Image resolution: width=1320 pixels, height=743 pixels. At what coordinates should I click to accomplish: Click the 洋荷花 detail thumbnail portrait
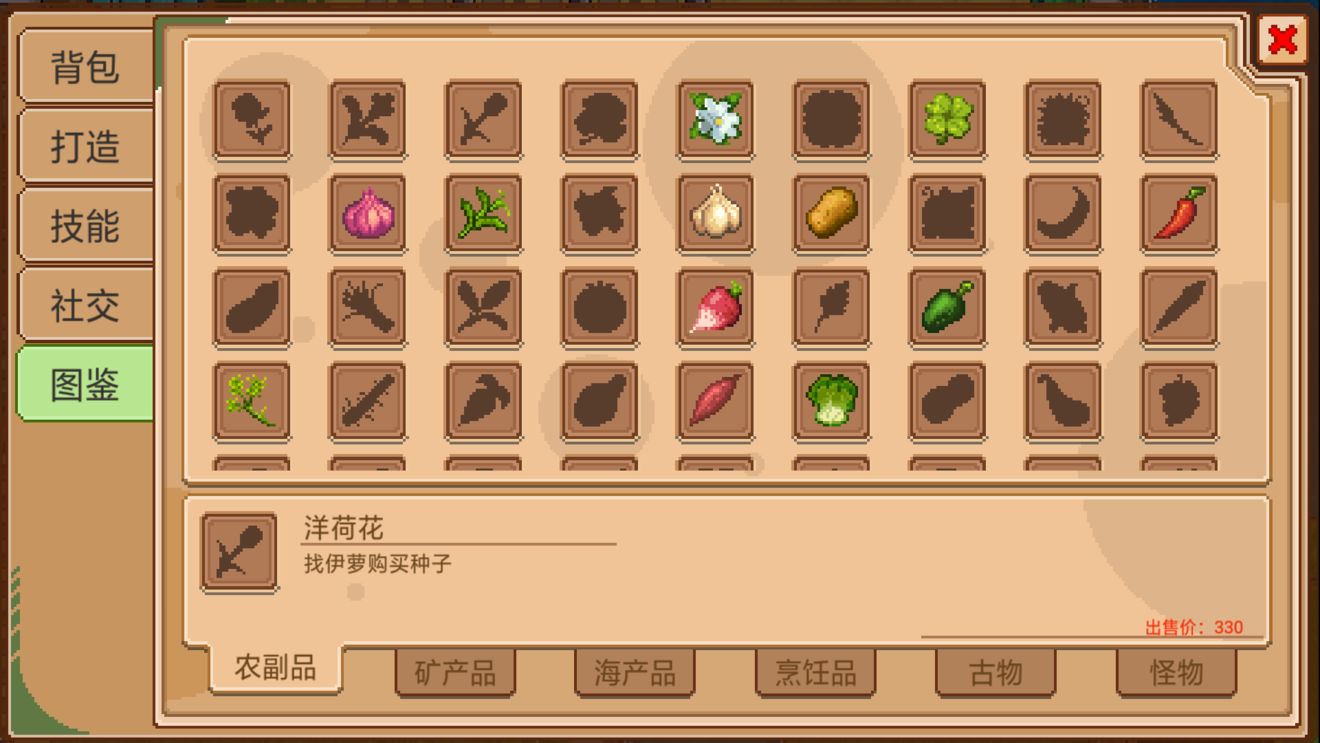point(238,549)
